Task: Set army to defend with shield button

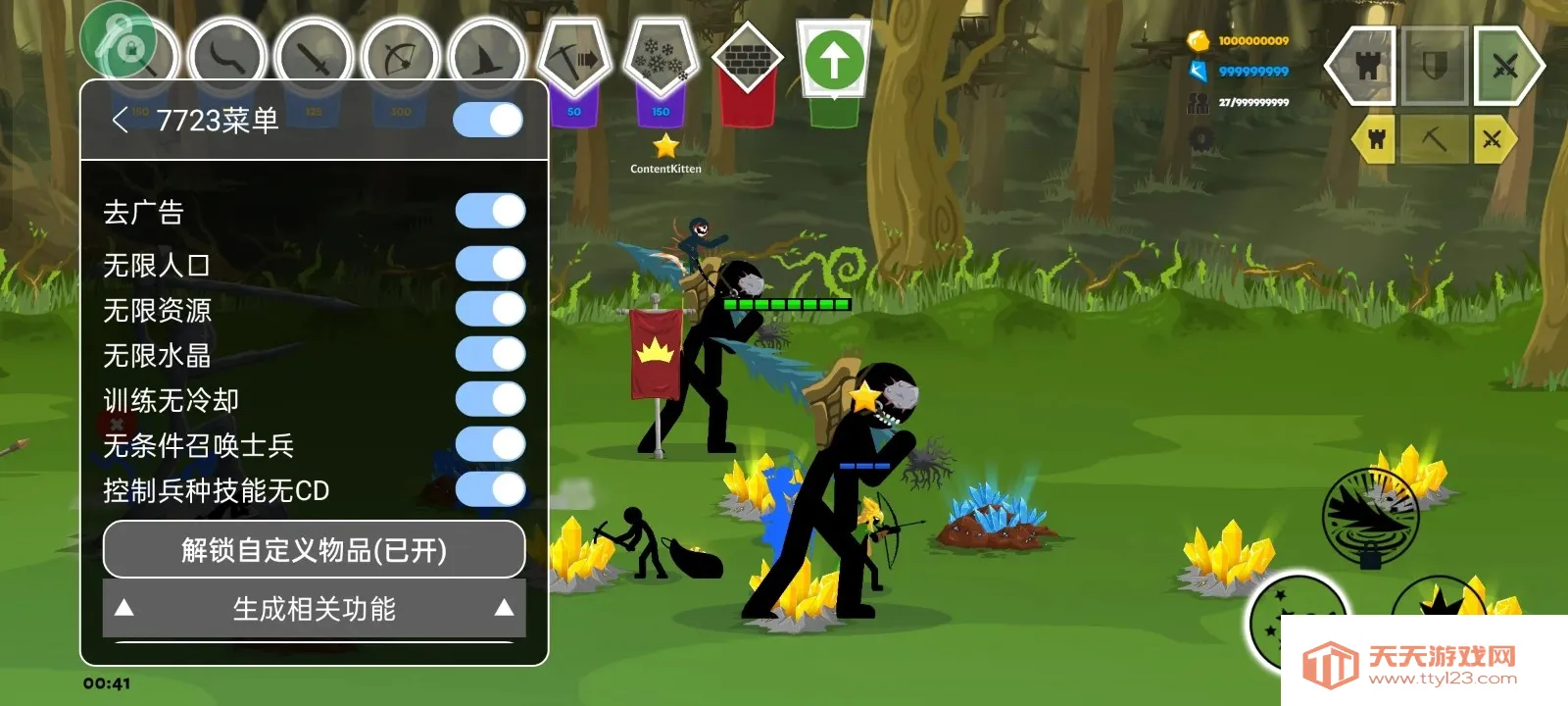Action: point(1435,67)
